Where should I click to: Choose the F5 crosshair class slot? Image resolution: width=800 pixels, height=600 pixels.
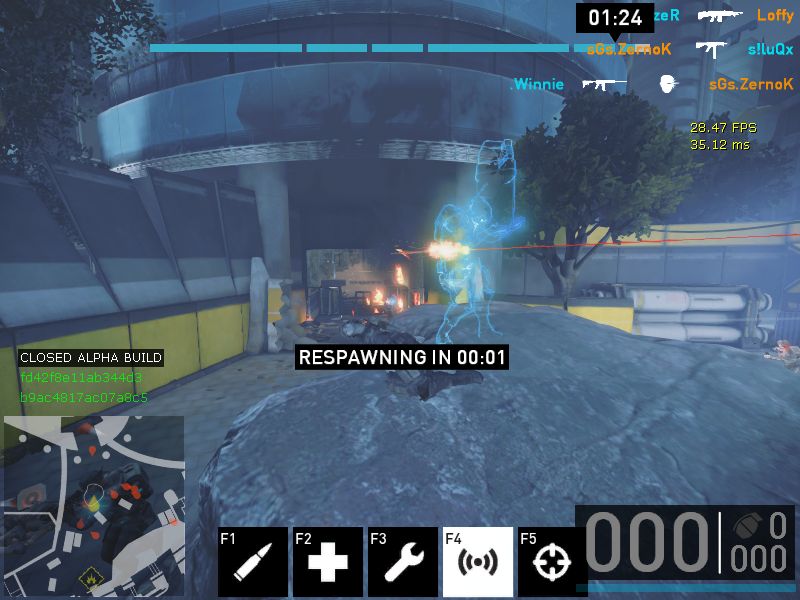549,561
